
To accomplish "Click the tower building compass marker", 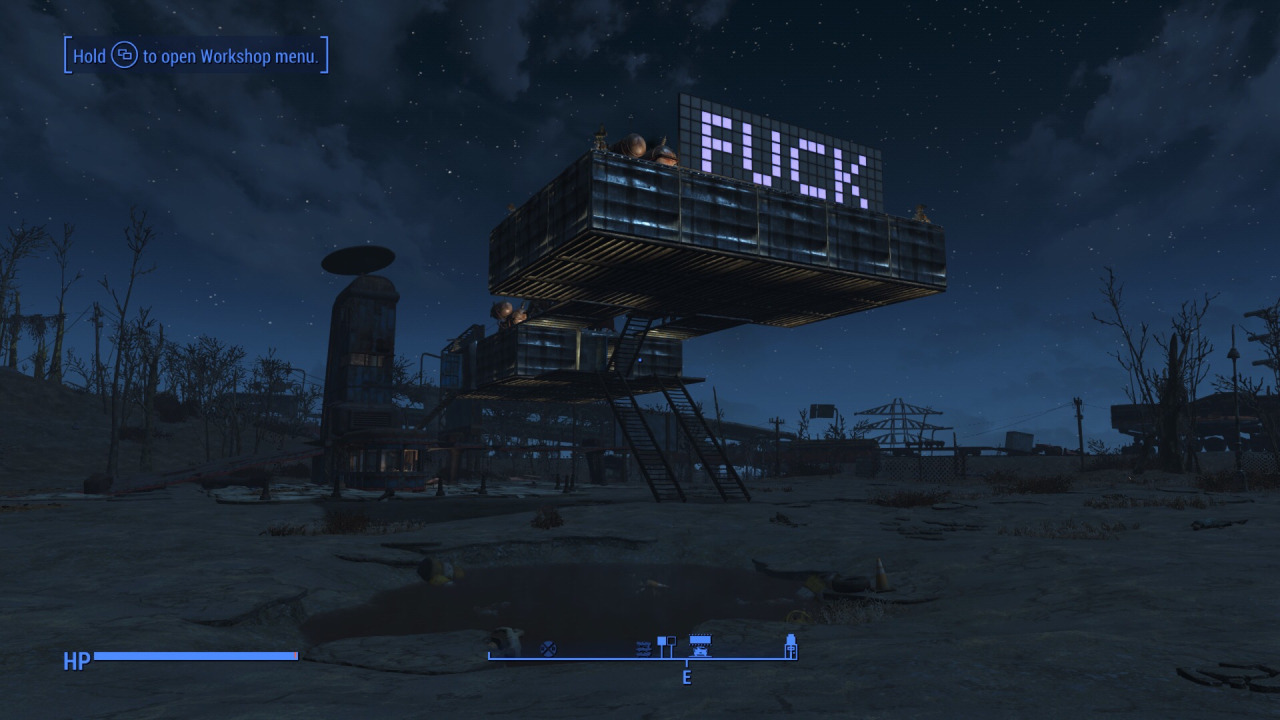I will point(791,646).
